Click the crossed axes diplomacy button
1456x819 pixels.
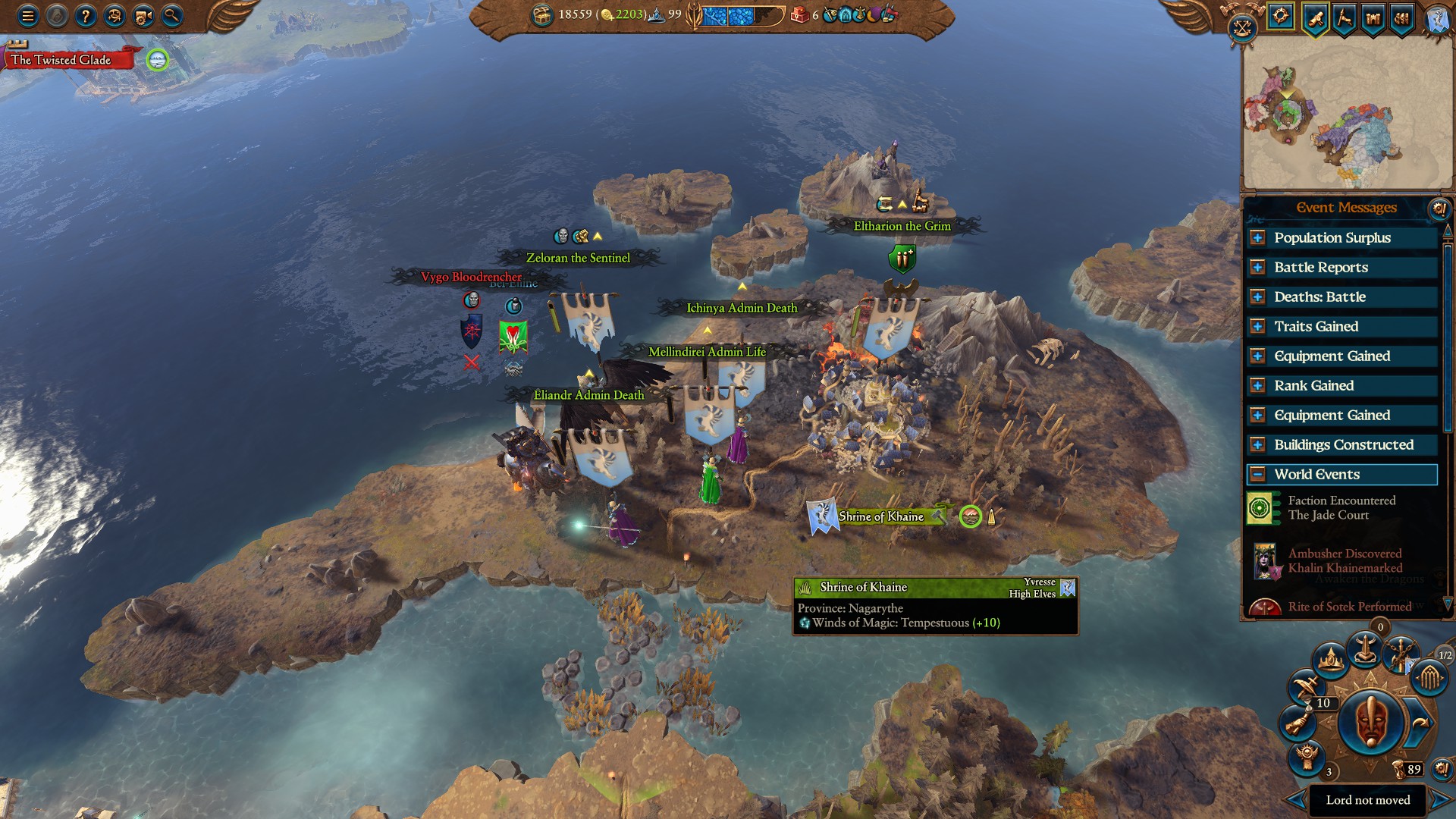click(x=1242, y=29)
